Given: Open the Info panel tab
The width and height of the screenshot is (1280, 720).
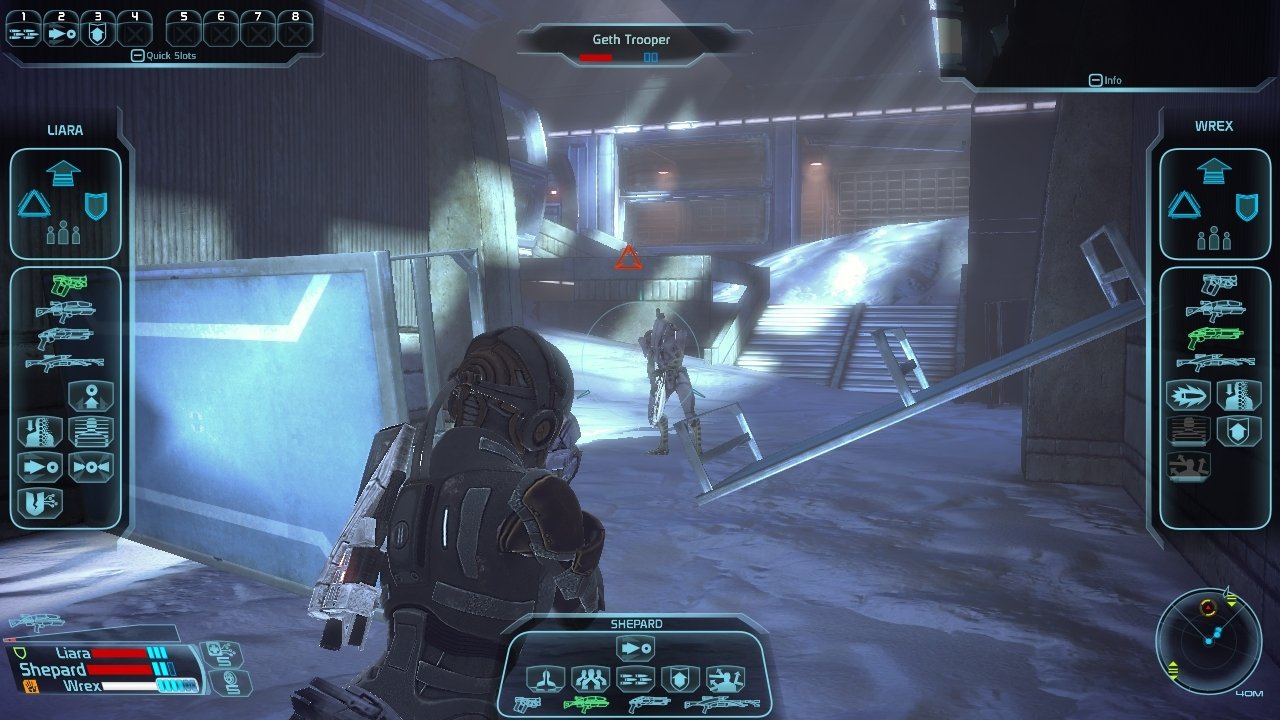Looking at the screenshot, I should click(x=1105, y=80).
